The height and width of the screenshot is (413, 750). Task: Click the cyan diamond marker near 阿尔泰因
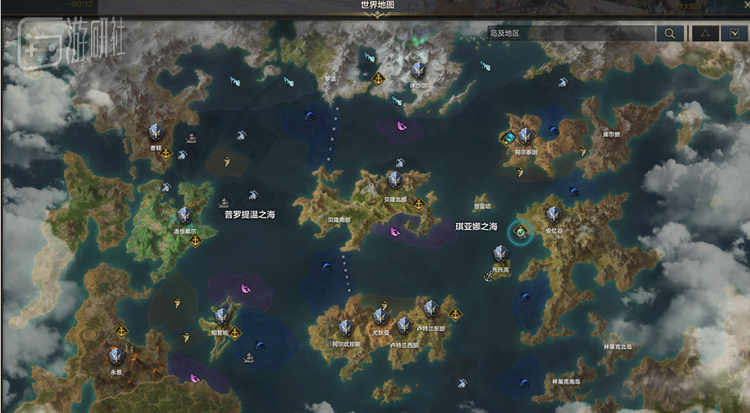pyautogui.click(x=508, y=138)
